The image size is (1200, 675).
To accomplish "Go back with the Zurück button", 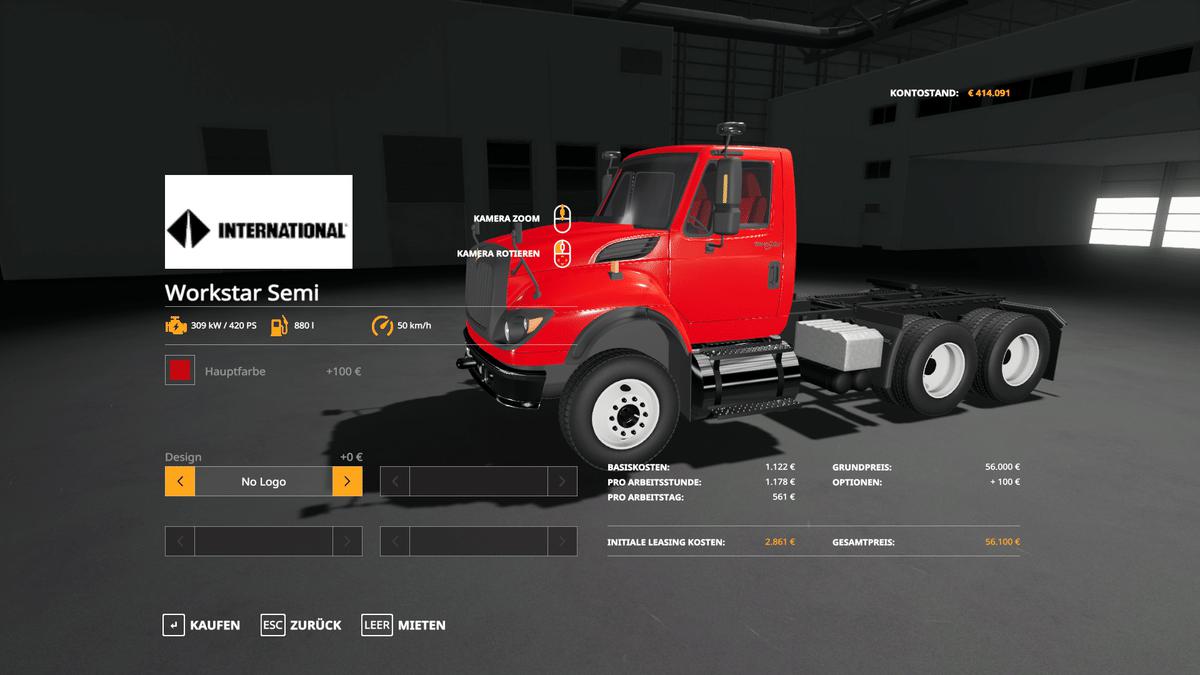I will pos(301,625).
